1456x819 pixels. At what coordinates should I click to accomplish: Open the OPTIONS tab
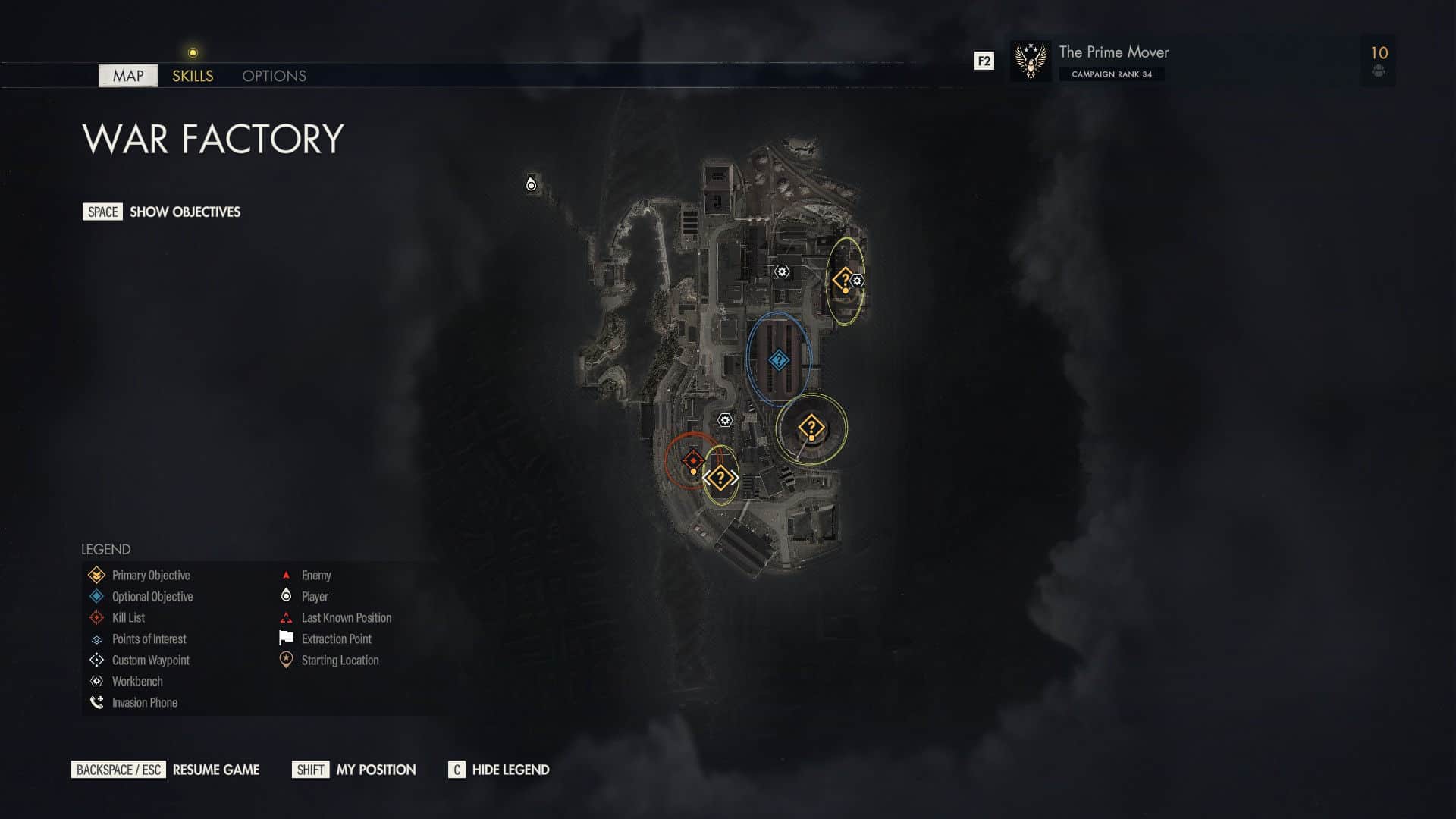tap(274, 76)
